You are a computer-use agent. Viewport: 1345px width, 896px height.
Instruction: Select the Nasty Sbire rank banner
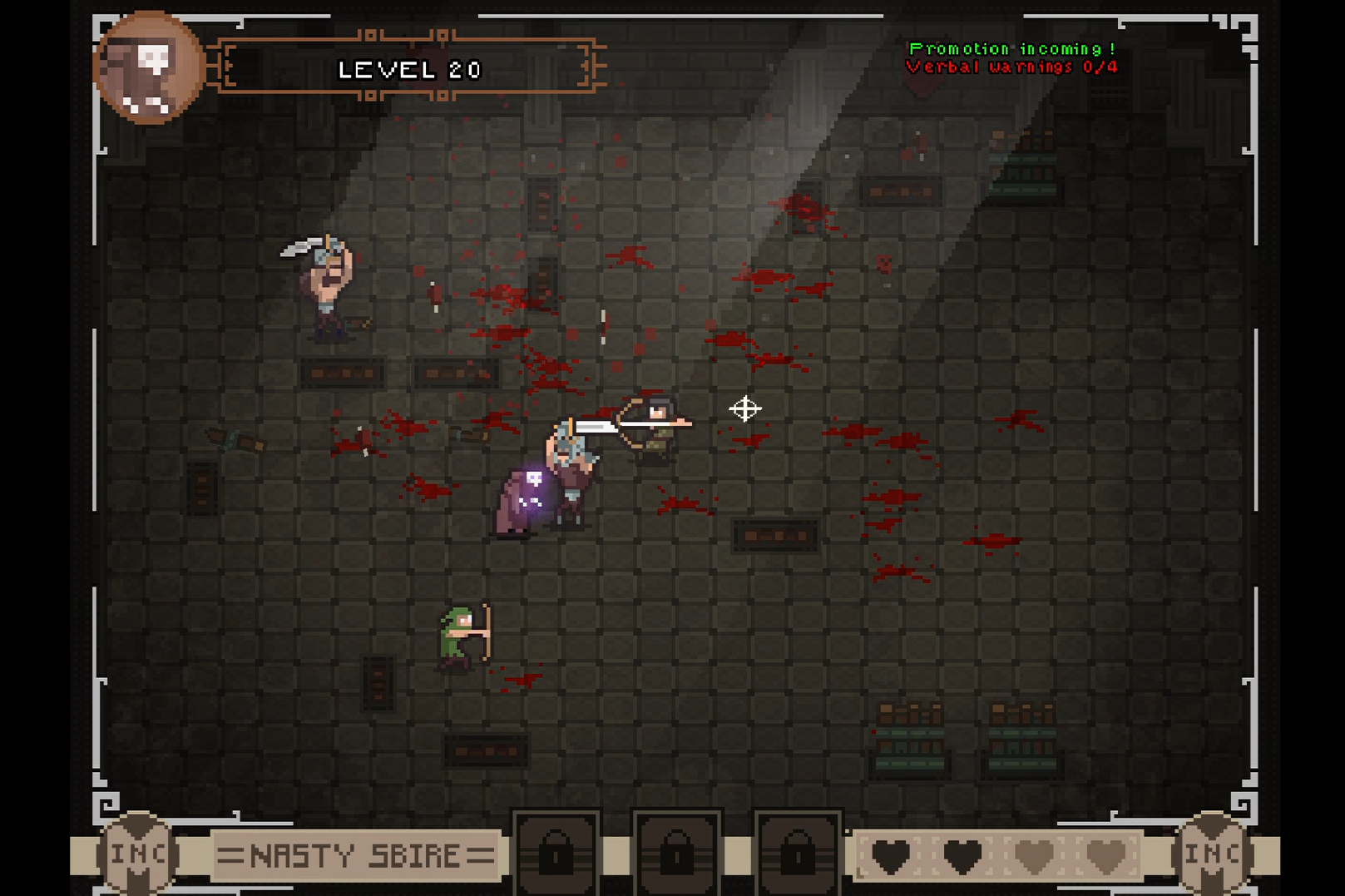click(356, 854)
